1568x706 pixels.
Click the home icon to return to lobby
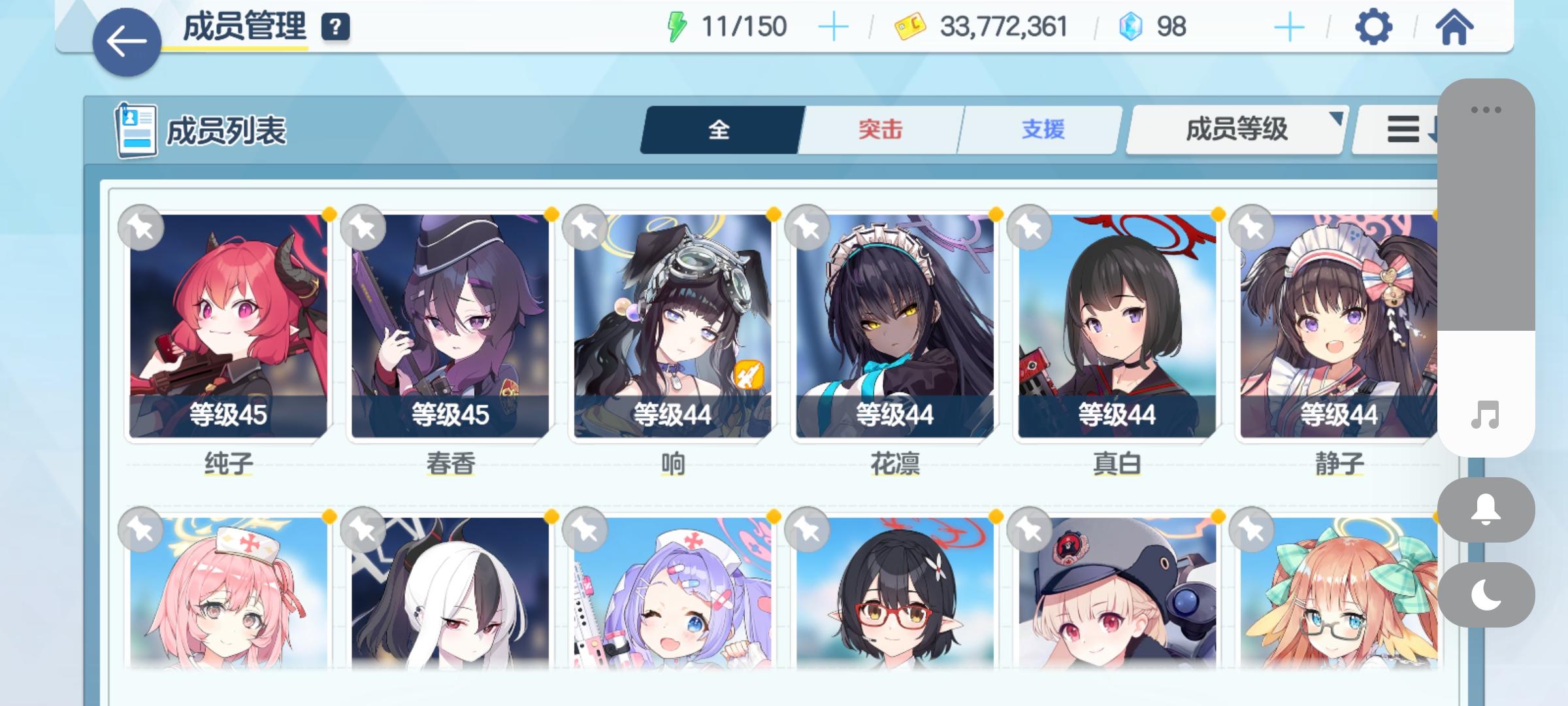click(x=1456, y=27)
